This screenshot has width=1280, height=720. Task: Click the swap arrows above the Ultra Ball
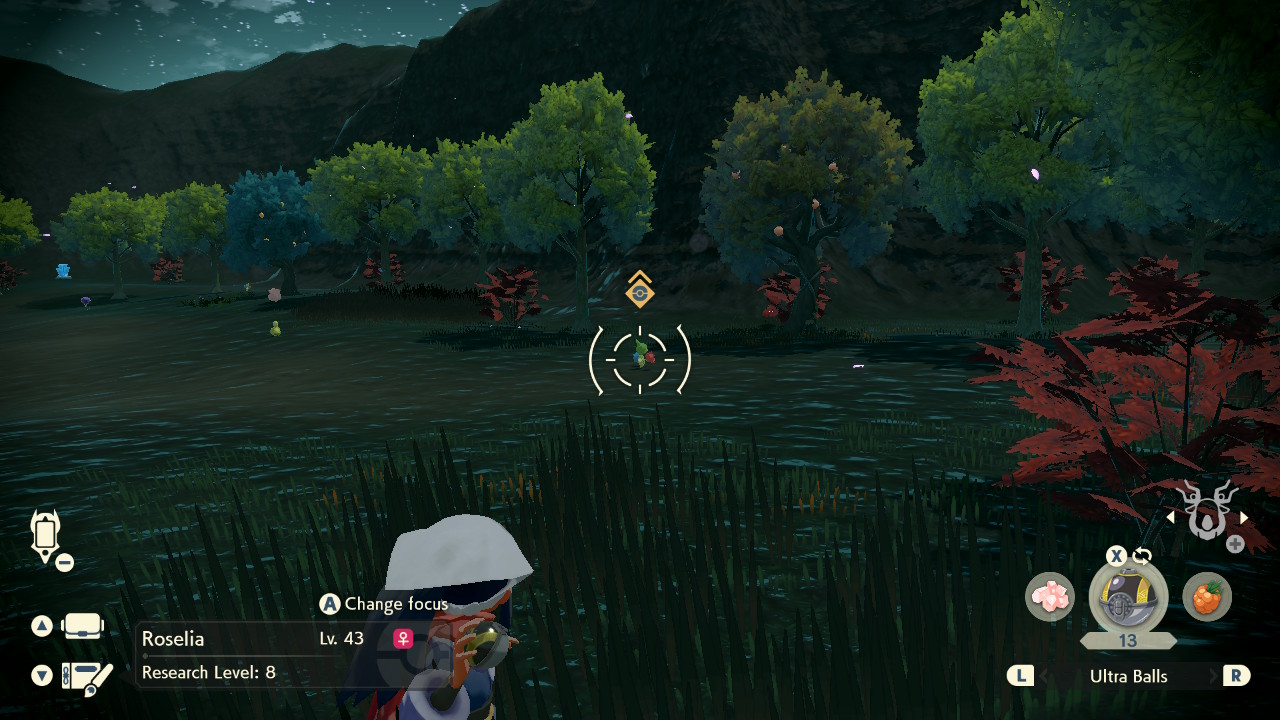tap(1142, 556)
